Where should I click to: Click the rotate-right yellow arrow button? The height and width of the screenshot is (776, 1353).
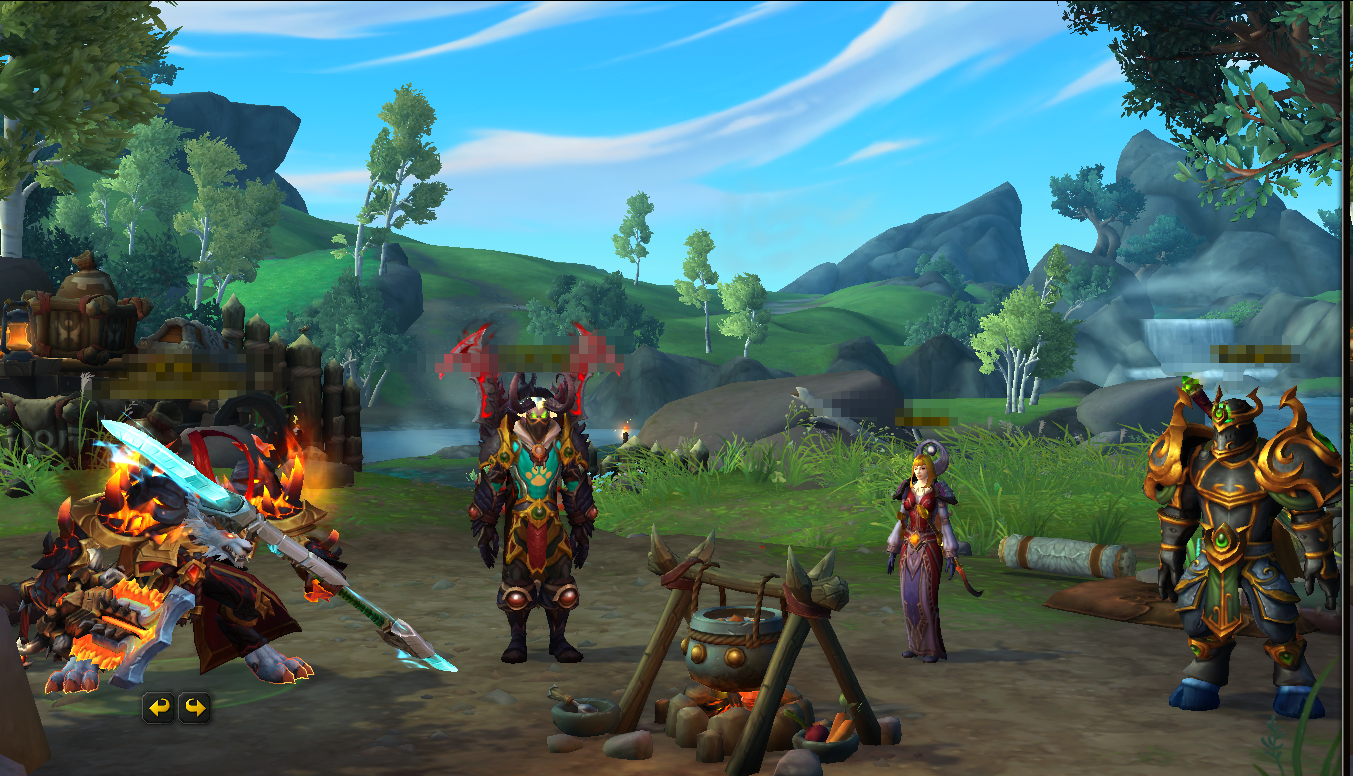click(x=194, y=708)
